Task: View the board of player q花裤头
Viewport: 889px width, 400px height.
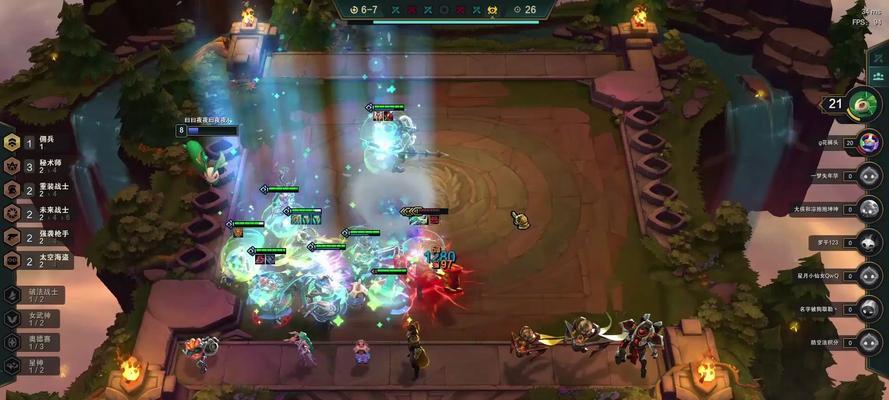Action: click(869, 143)
